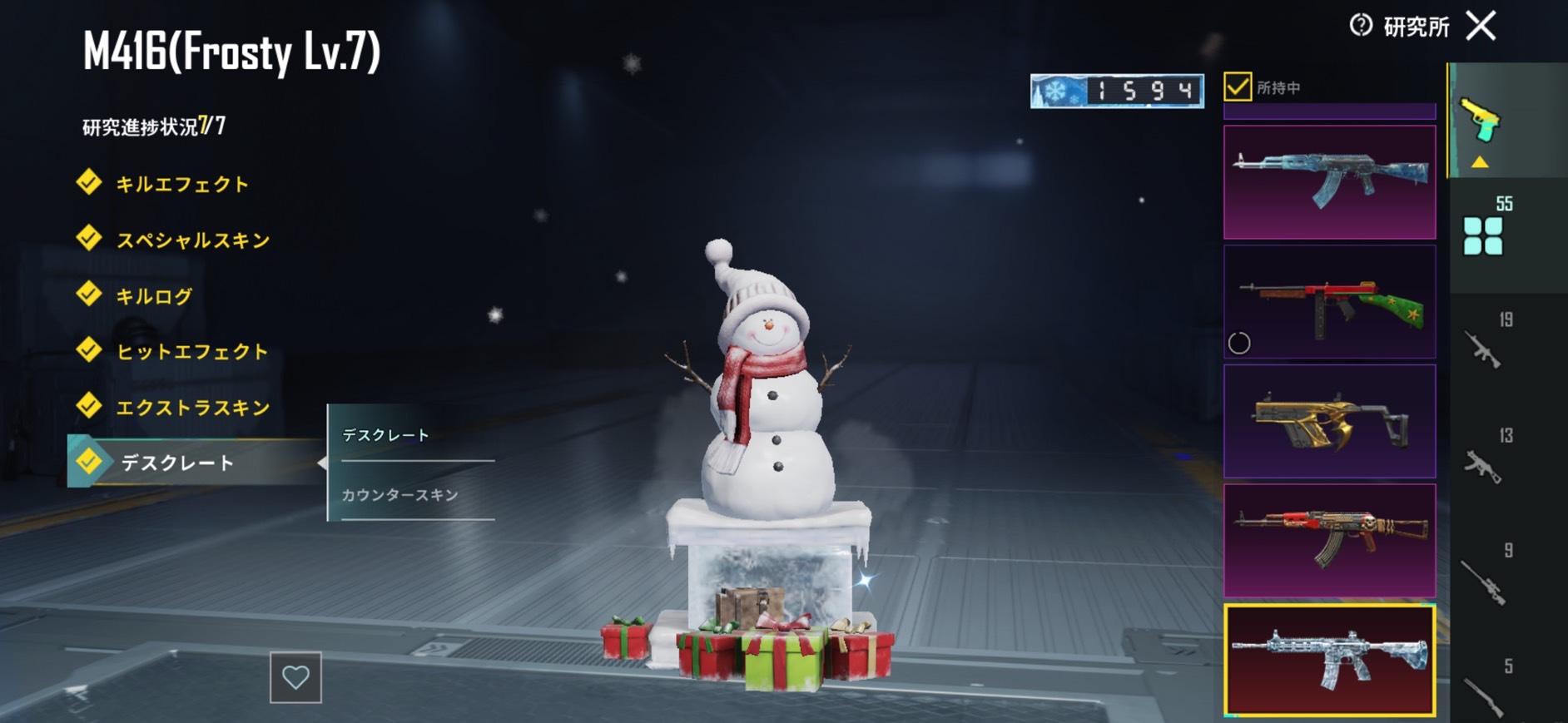Screen dimensions: 1568x723
Task: Select the gold Vector skin thumbnail
Action: click(1329, 422)
